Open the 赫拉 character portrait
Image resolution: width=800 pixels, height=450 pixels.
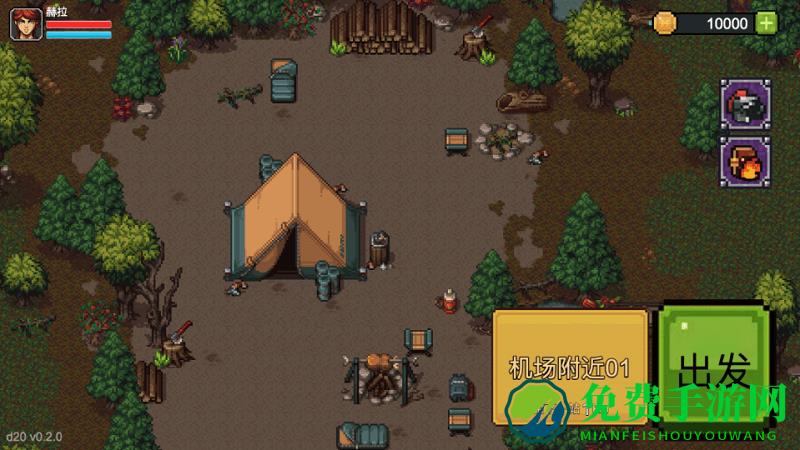(26, 25)
